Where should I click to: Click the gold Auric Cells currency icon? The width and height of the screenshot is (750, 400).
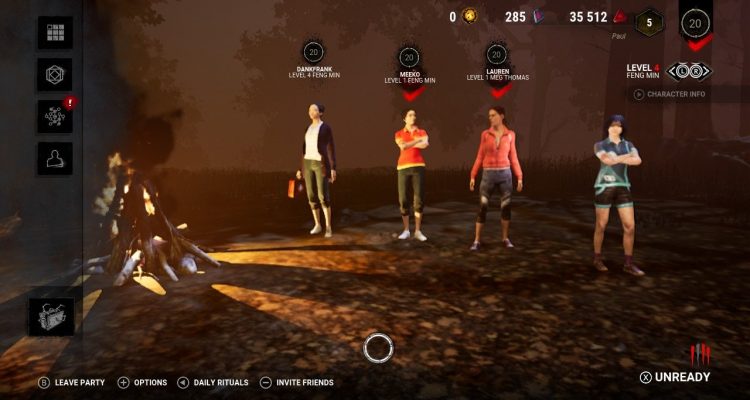(470, 16)
